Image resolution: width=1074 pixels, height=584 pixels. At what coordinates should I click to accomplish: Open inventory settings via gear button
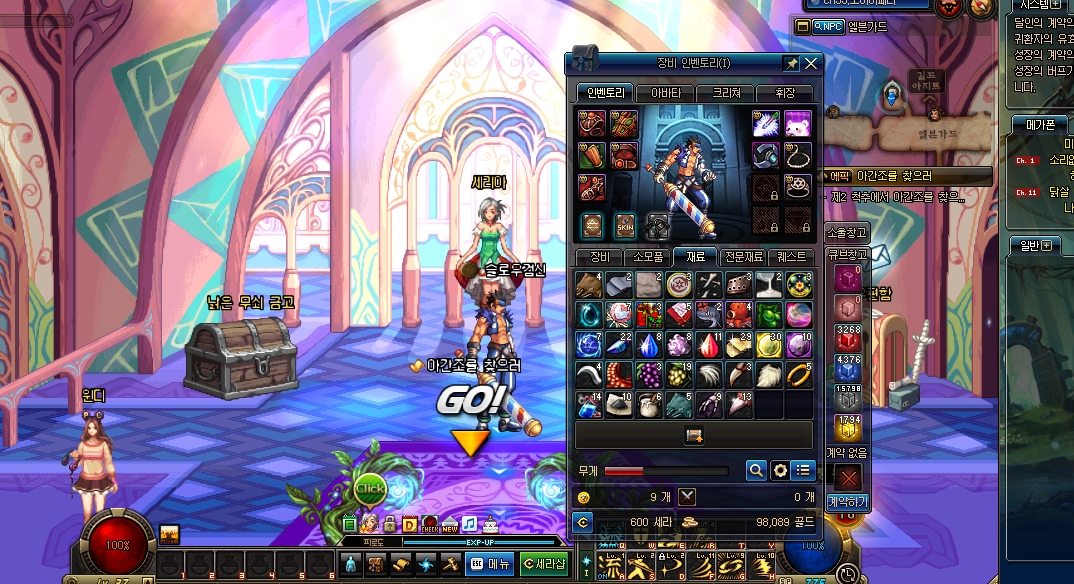tap(780, 470)
